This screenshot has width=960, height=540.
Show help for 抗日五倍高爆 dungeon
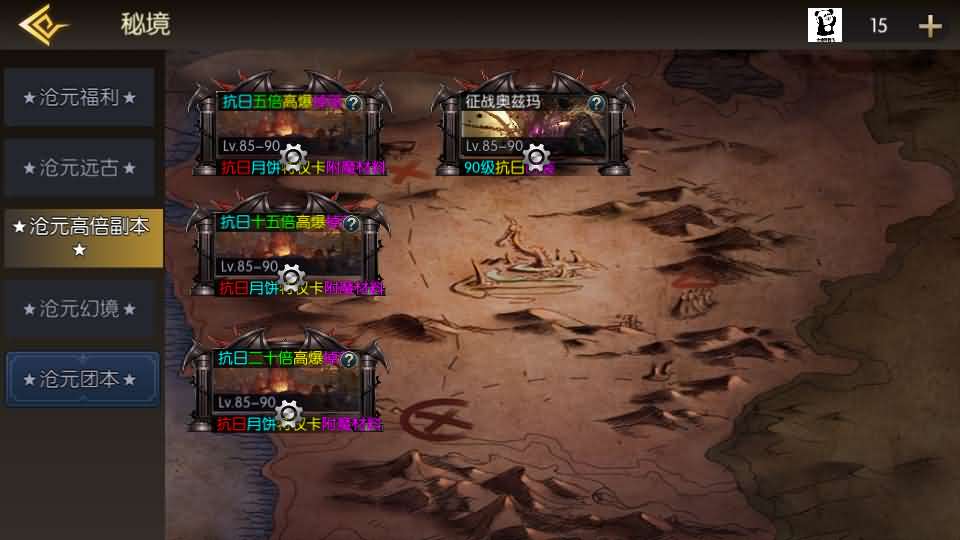(351, 102)
